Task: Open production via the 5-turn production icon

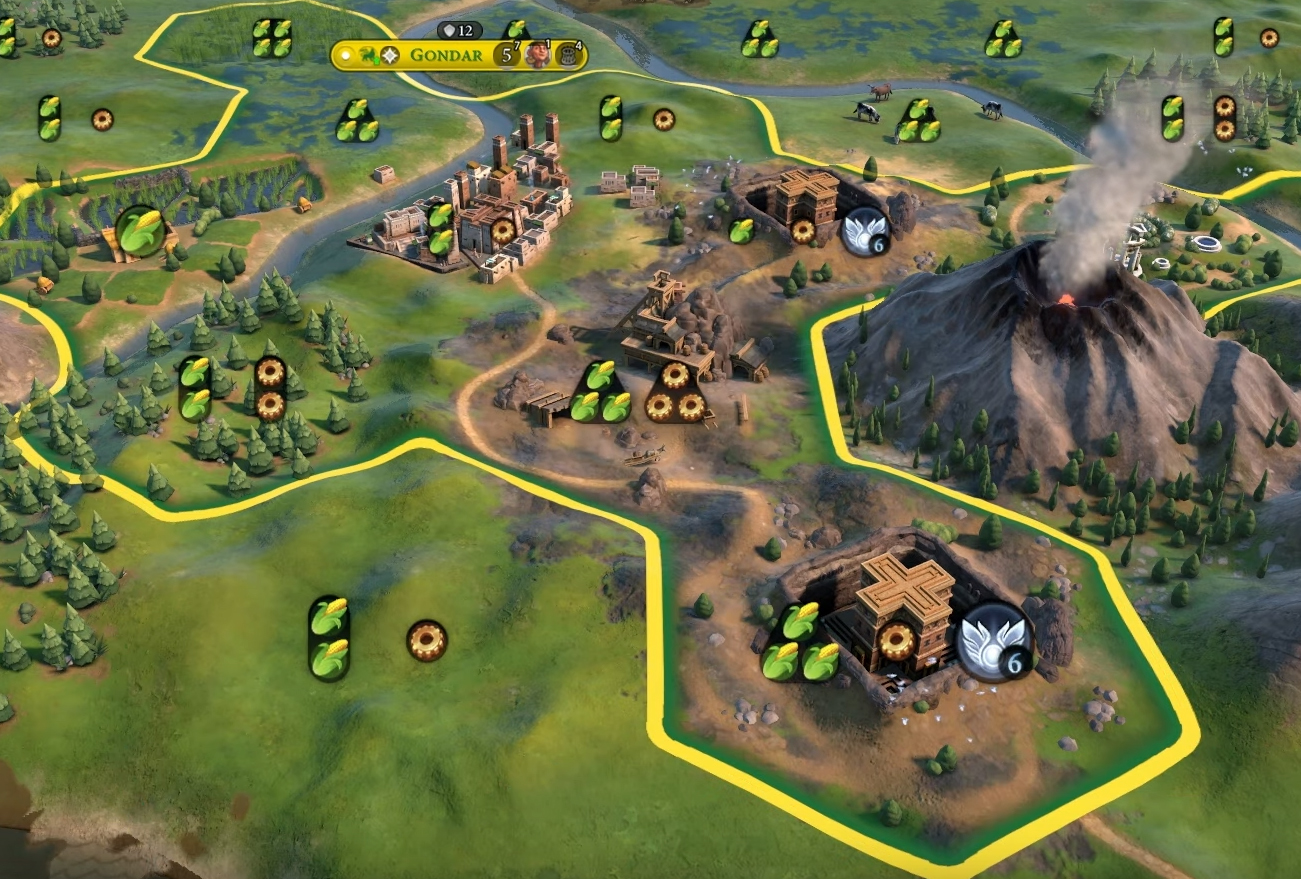Action: (x=506, y=56)
